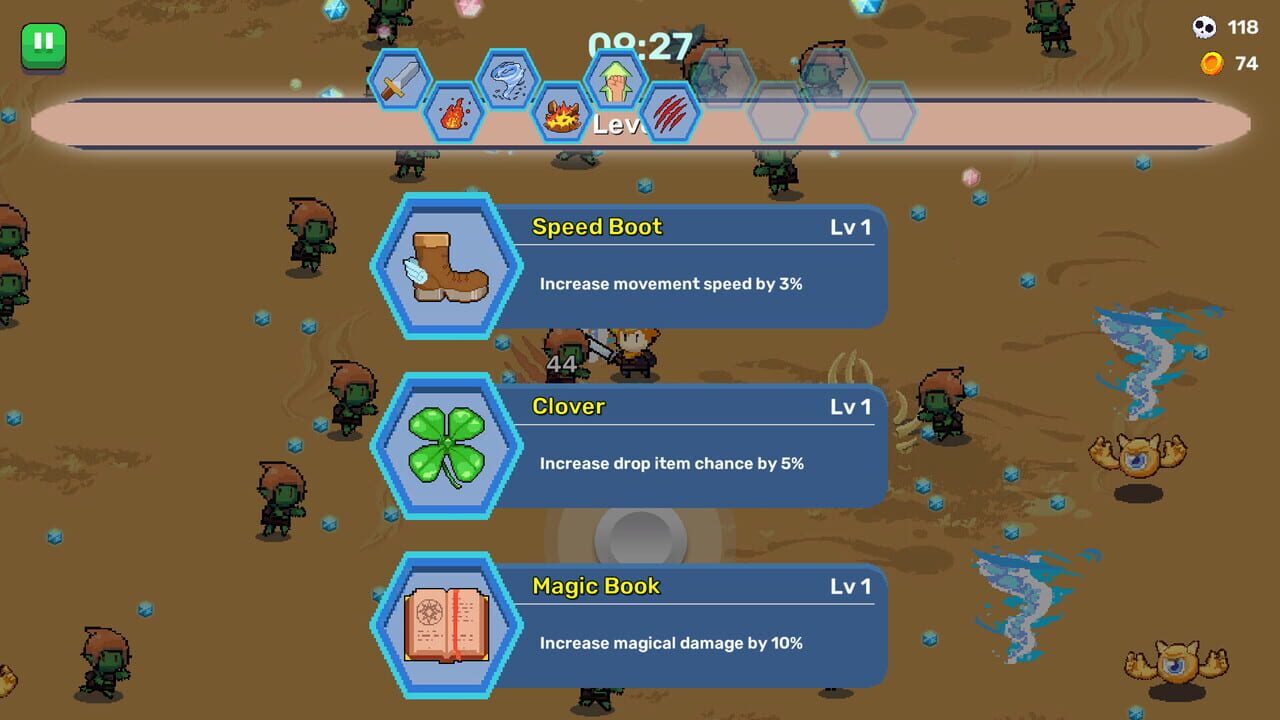Select the claw marks skill icon
The height and width of the screenshot is (720, 1280).
[x=672, y=113]
